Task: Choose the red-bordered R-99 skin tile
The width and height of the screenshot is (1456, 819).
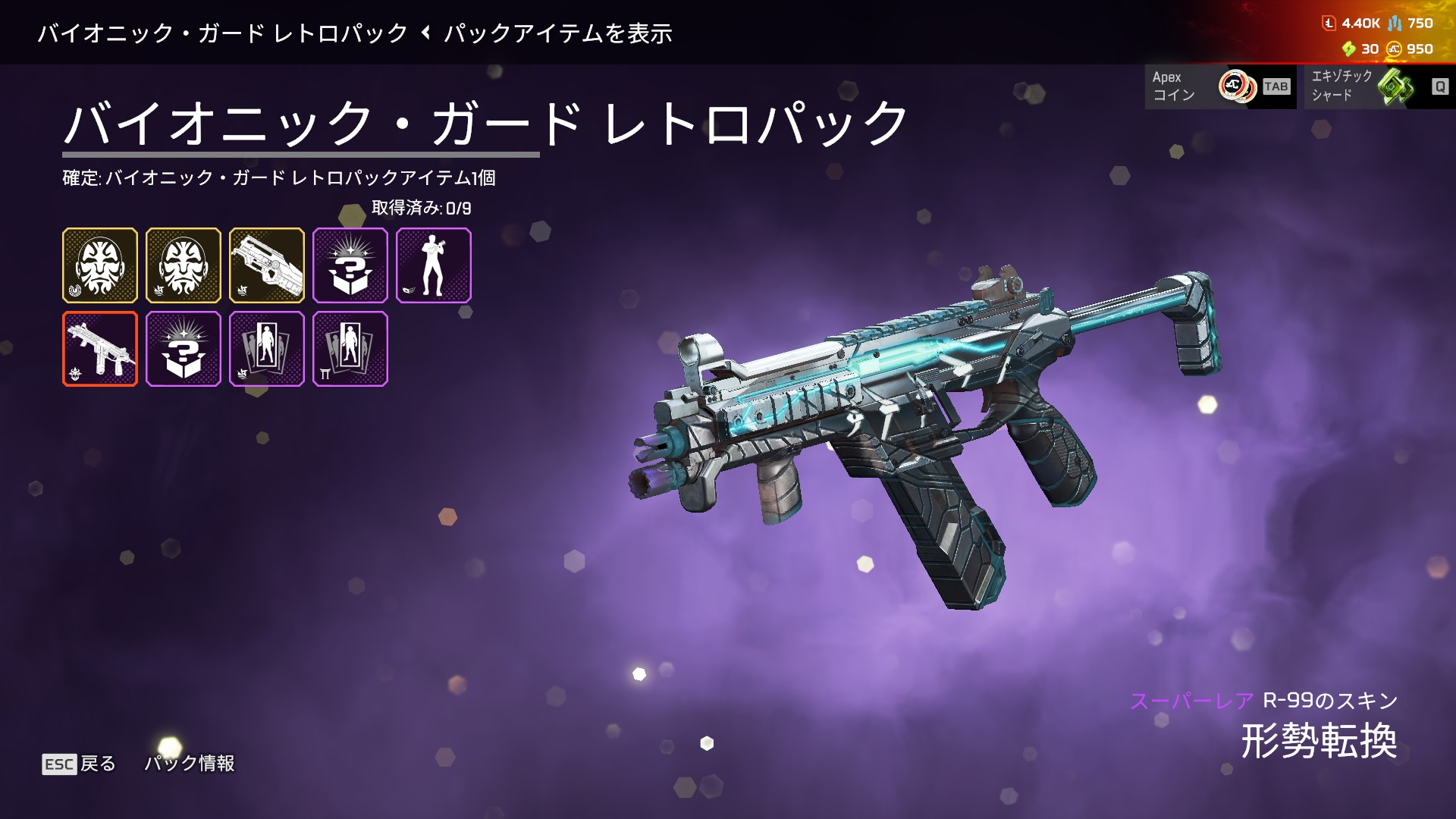Action: tap(100, 349)
